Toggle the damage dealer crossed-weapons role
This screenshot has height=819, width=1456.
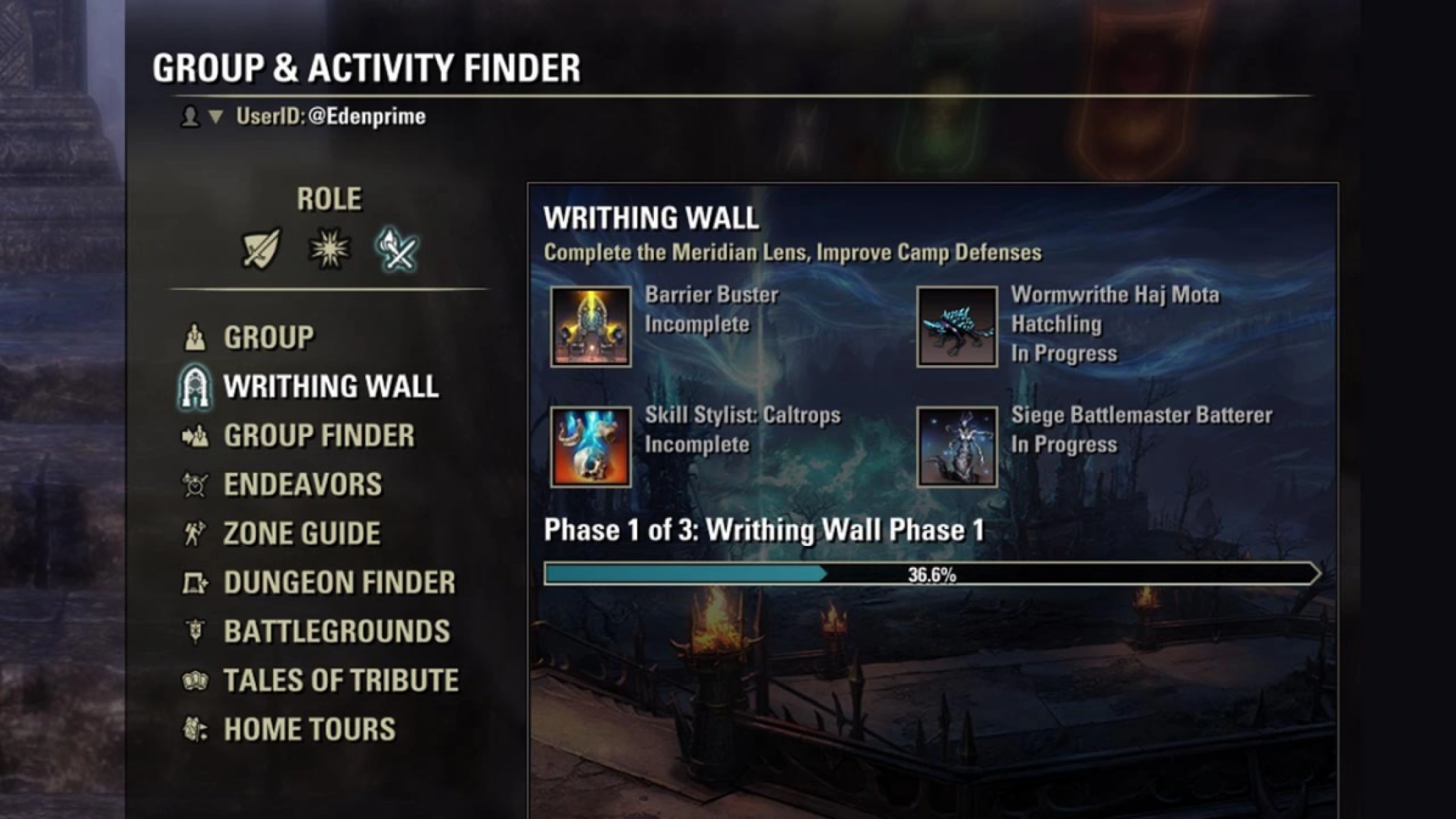coord(397,249)
